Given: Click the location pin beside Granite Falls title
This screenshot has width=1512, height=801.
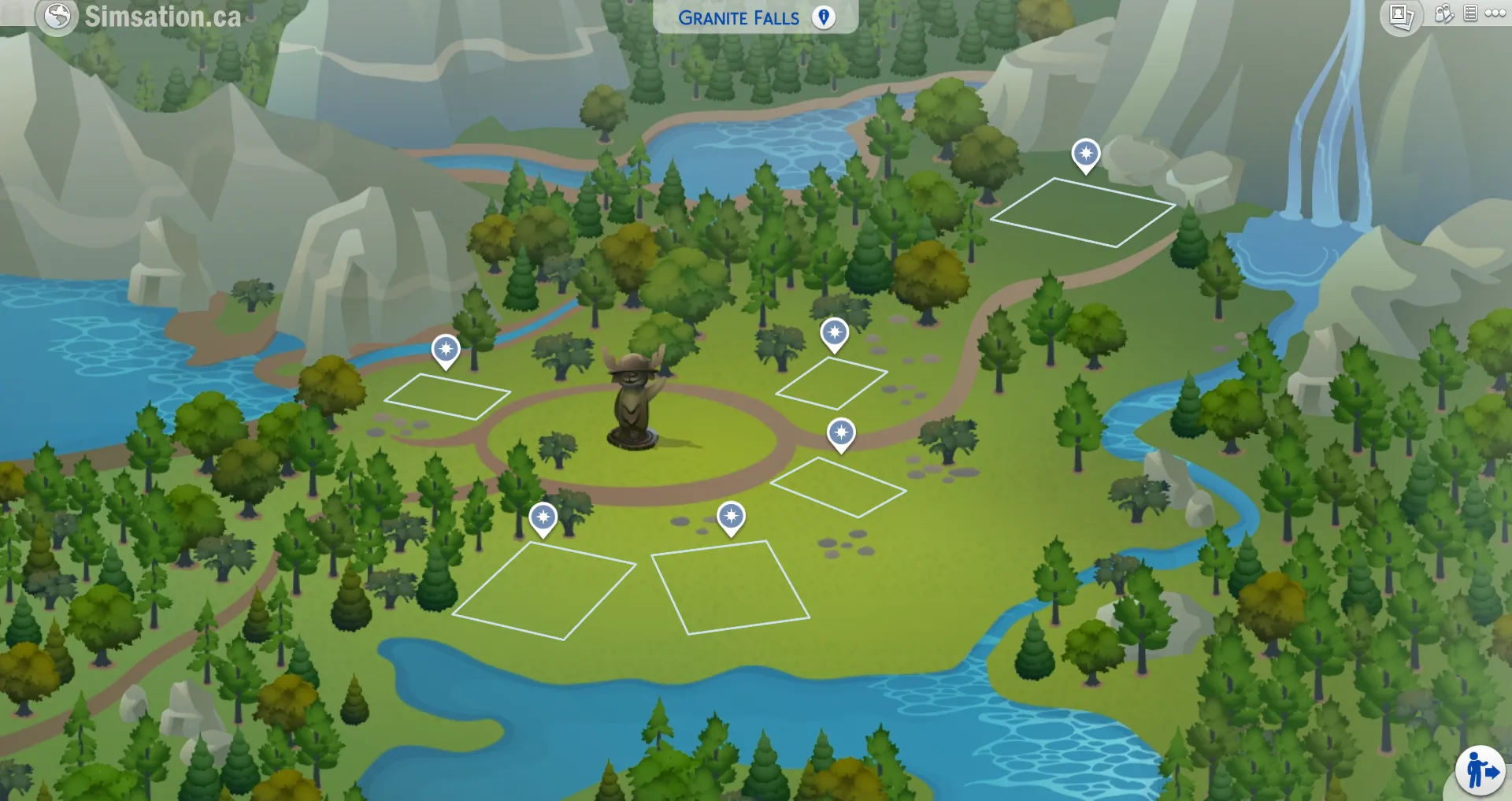Looking at the screenshot, I should point(824,17).
